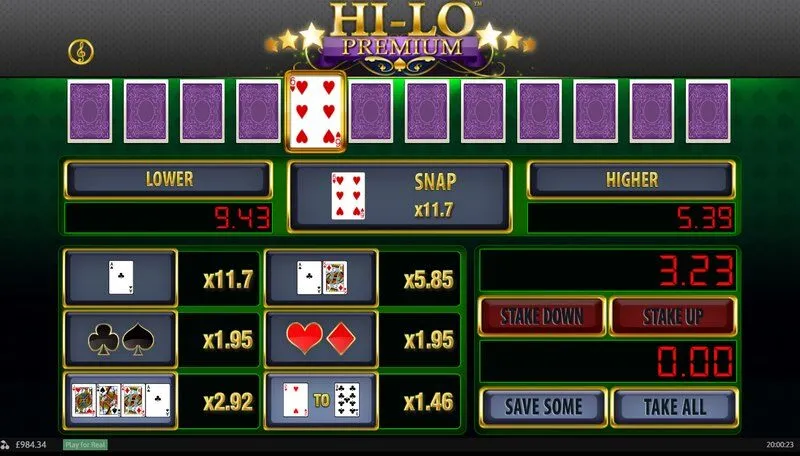
Task: Bet on the LOWER button
Action: [x=168, y=180]
